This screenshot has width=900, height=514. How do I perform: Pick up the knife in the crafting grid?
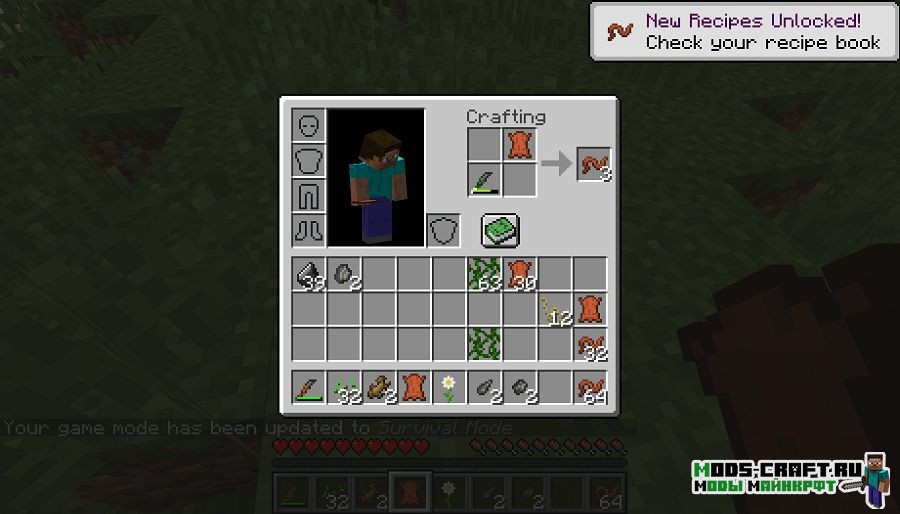(x=484, y=180)
